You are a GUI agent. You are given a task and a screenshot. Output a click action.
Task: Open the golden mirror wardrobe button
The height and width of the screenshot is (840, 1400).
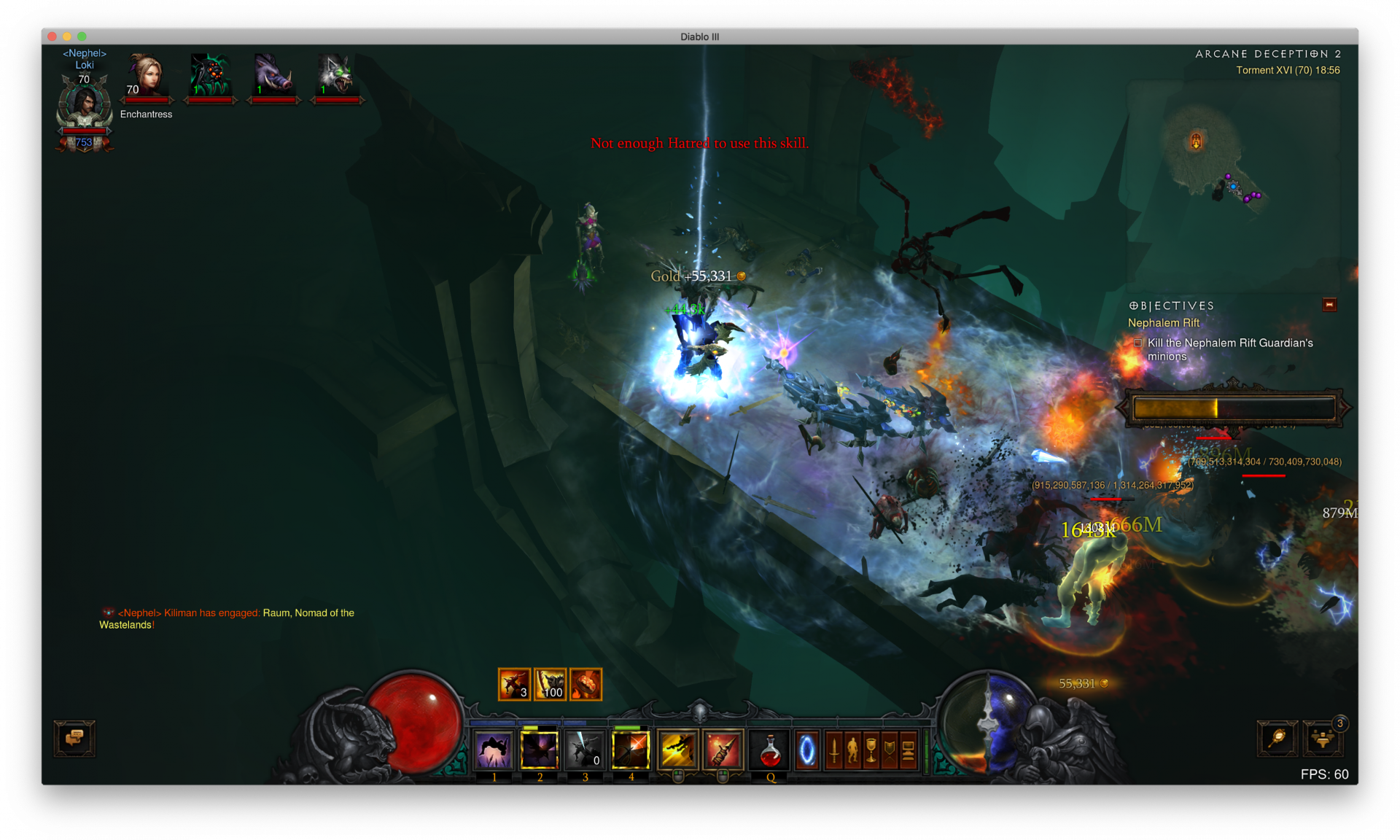(x=1277, y=739)
